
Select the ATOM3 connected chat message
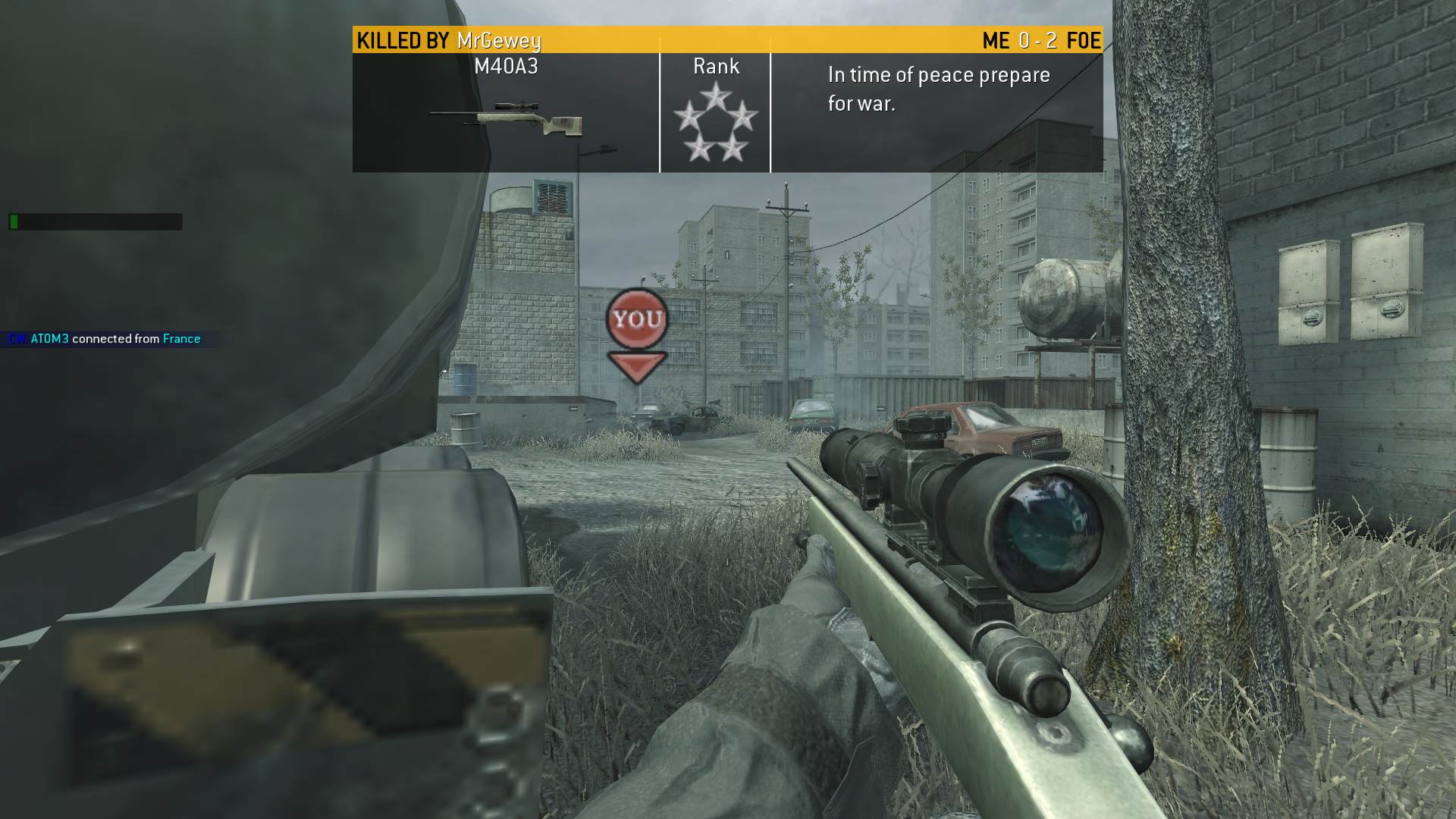coord(105,339)
